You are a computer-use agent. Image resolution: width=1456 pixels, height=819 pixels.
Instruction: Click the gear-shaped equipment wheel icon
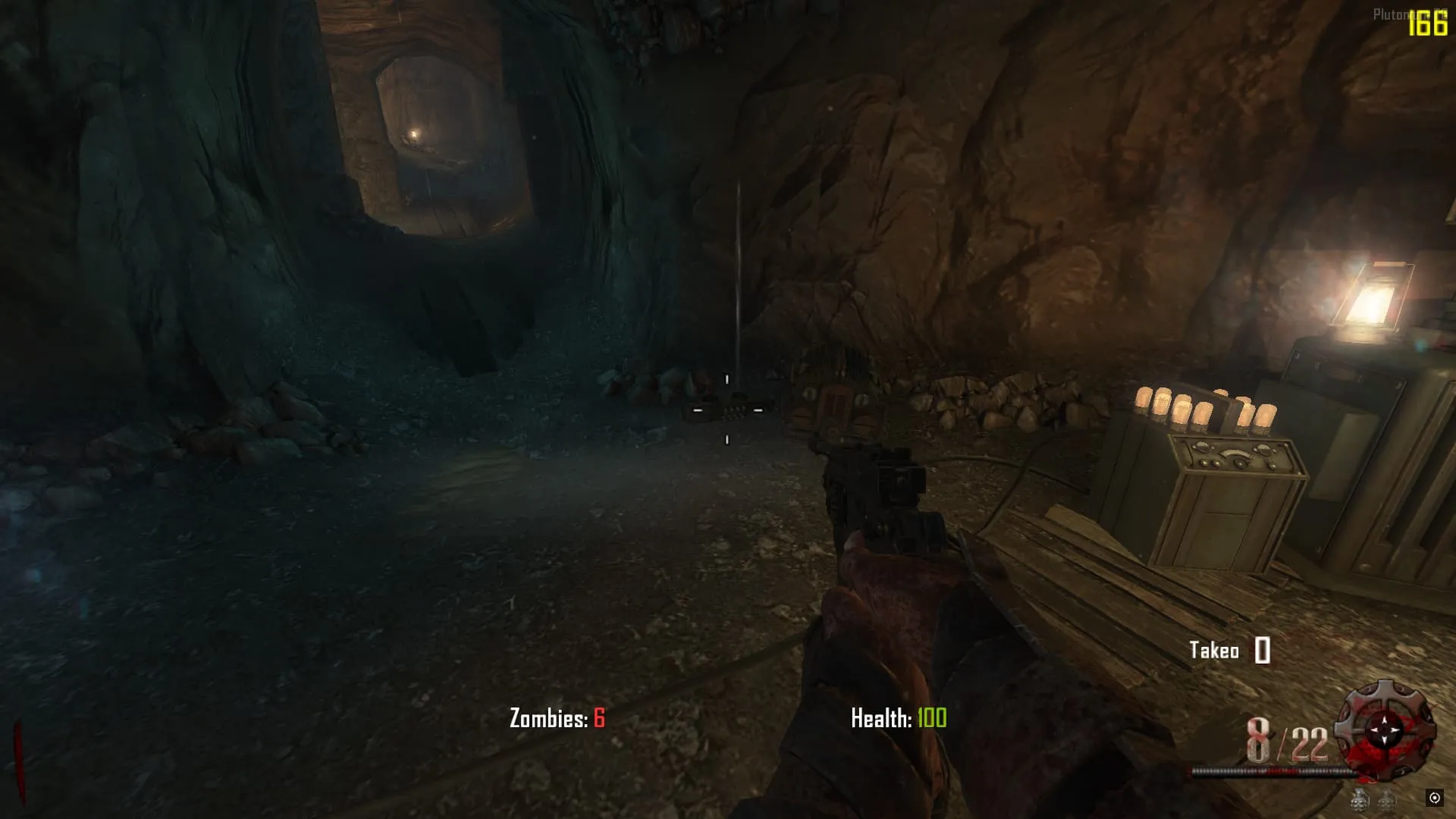point(1385,730)
